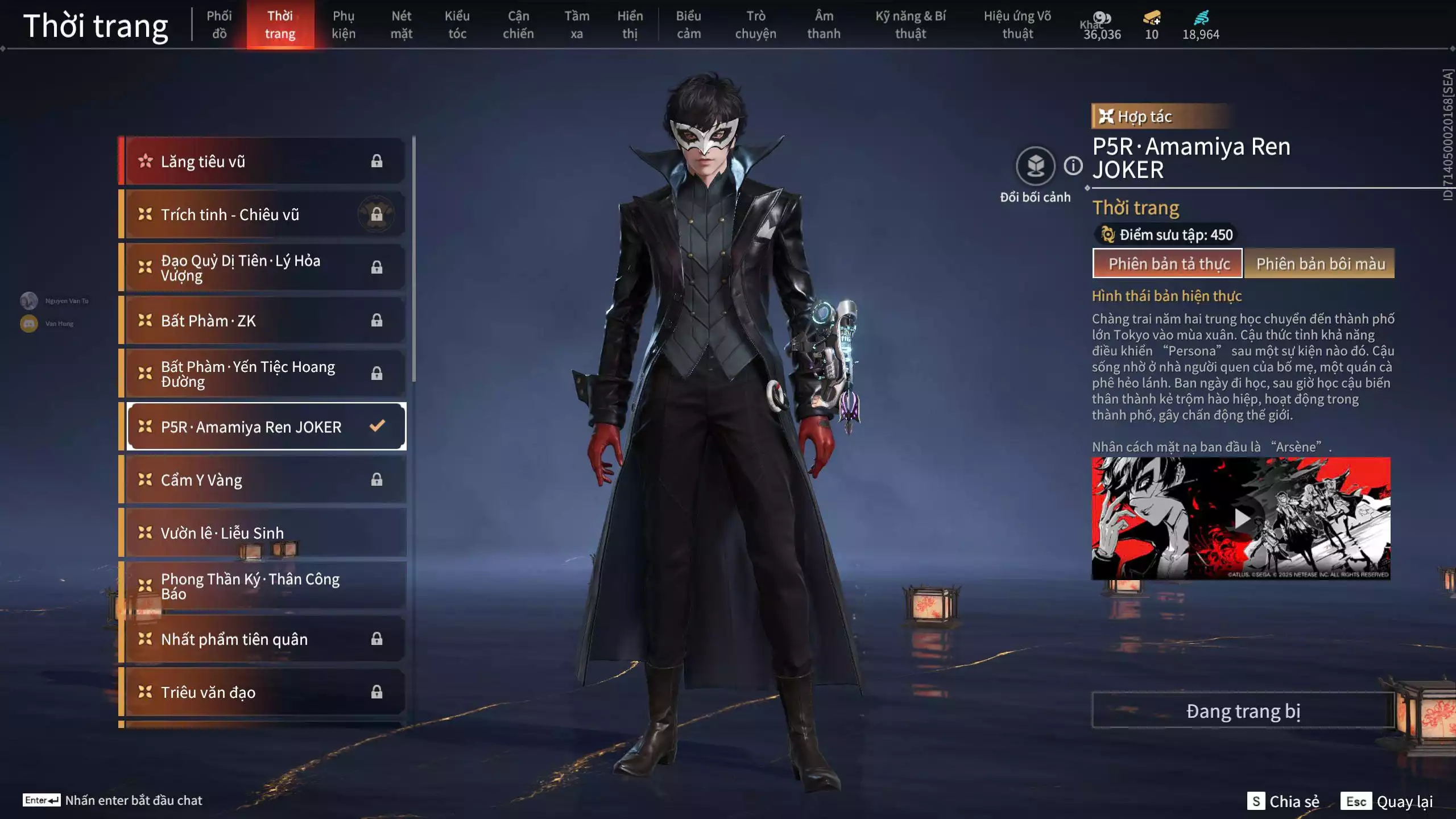Switch to the Phối đồ tab
The width and height of the screenshot is (1456, 819).
(219, 24)
